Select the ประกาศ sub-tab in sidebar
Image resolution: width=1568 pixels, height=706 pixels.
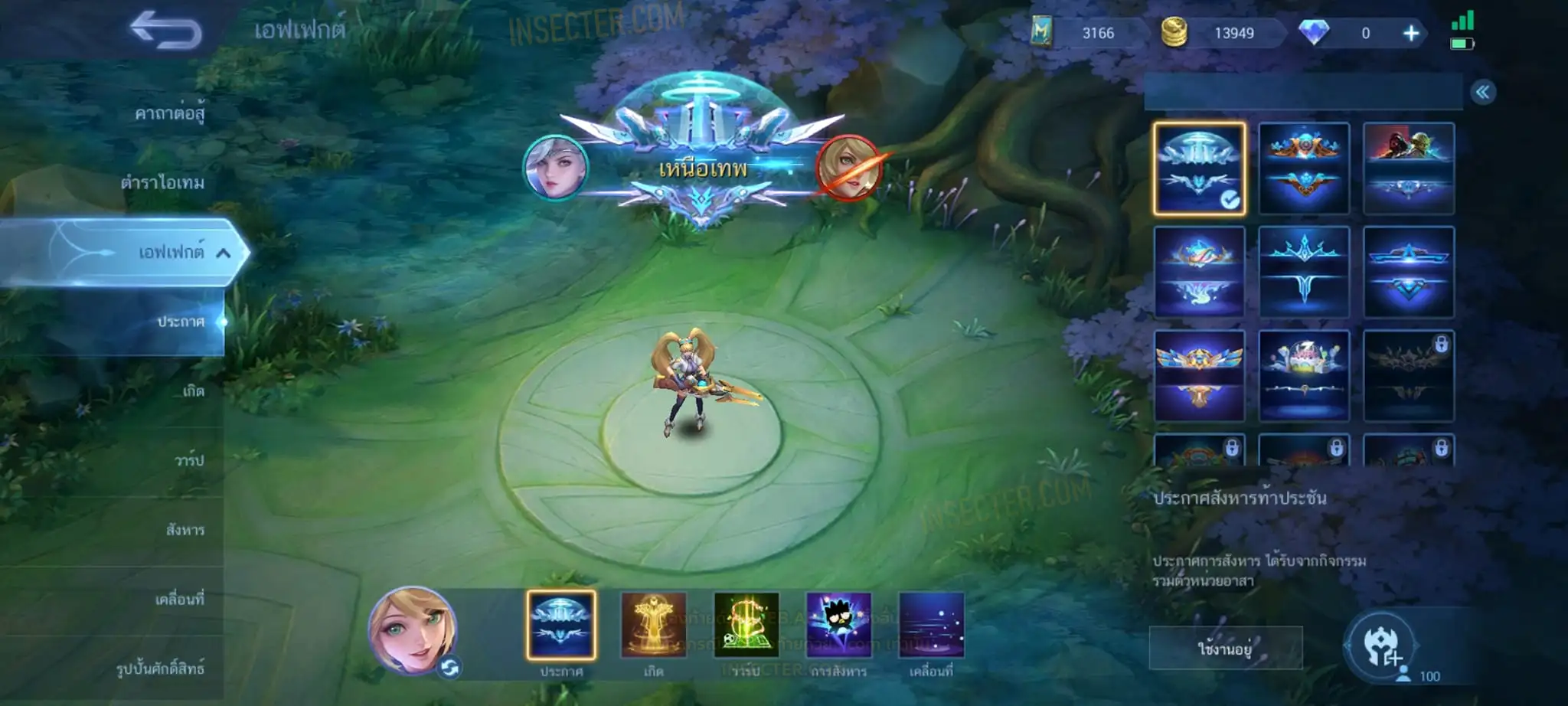181,322
